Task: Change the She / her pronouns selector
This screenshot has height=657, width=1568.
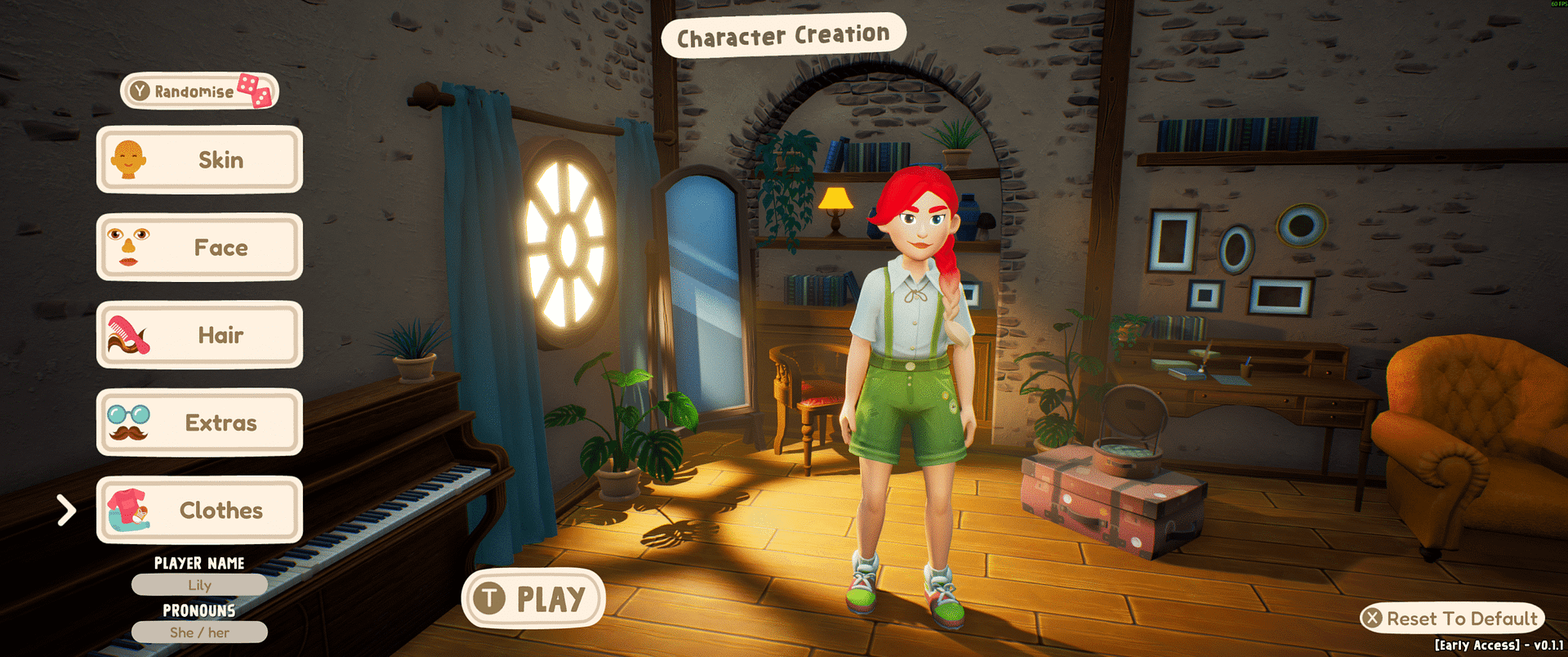Action: point(199,632)
